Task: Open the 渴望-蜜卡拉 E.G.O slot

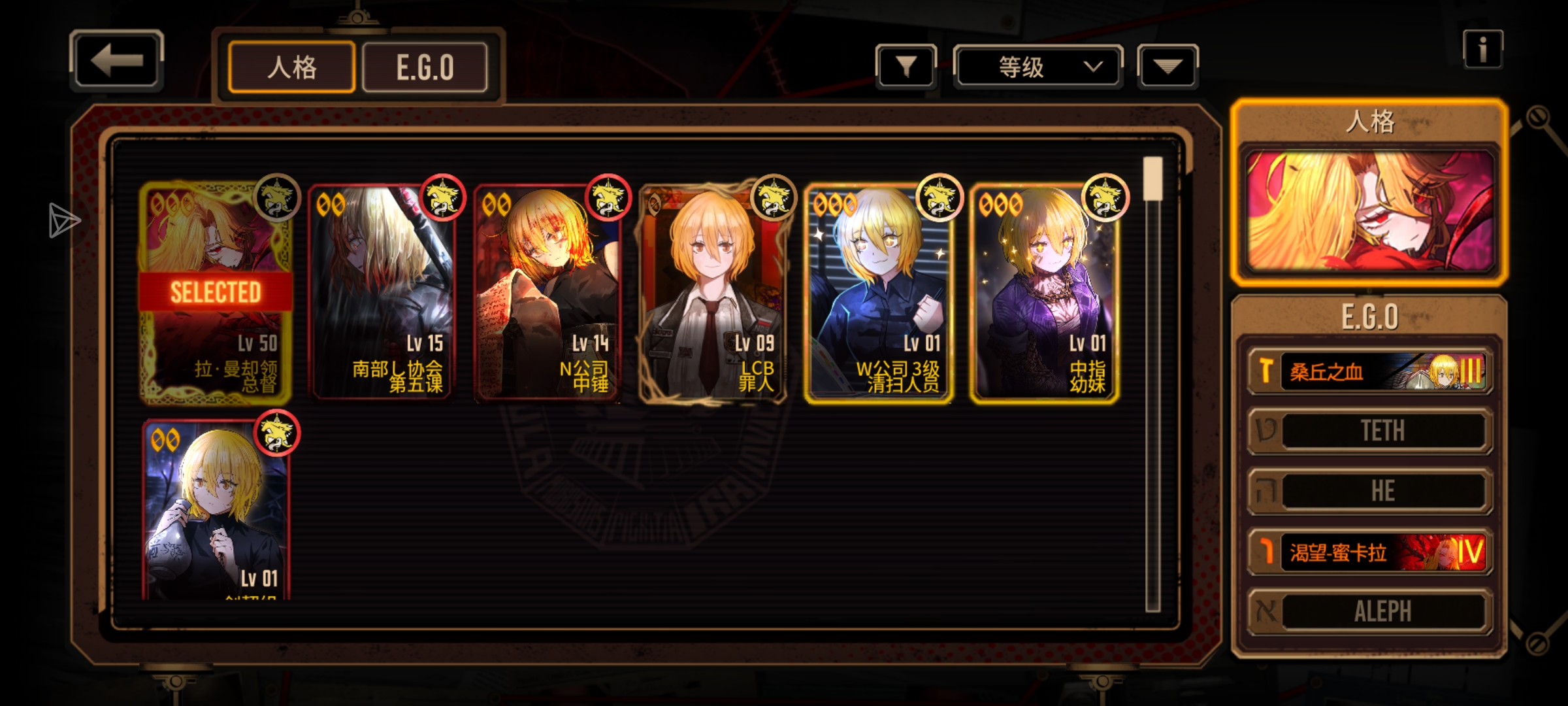Action: [x=1369, y=552]
